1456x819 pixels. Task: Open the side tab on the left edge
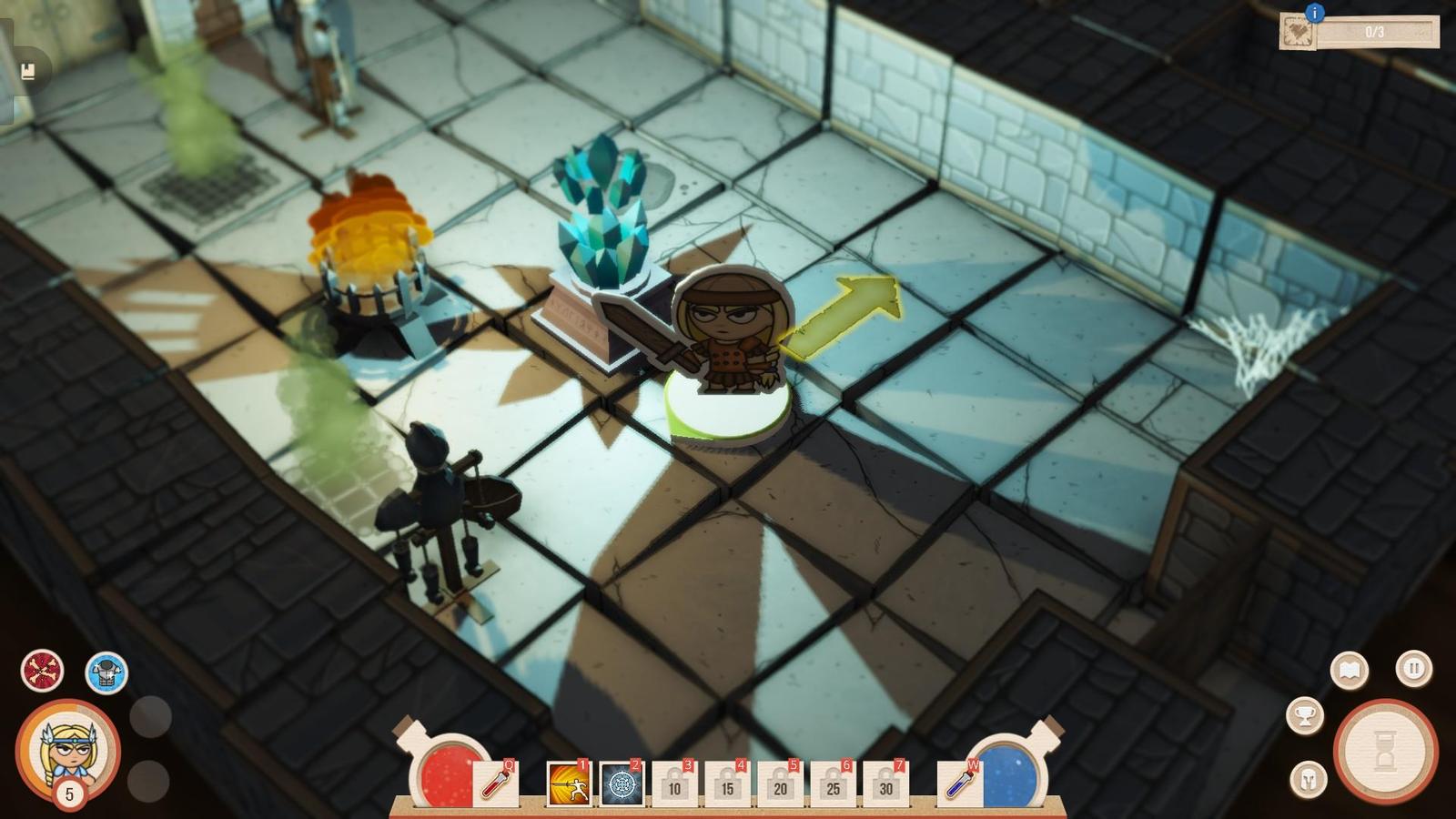[x=27, y=71]
